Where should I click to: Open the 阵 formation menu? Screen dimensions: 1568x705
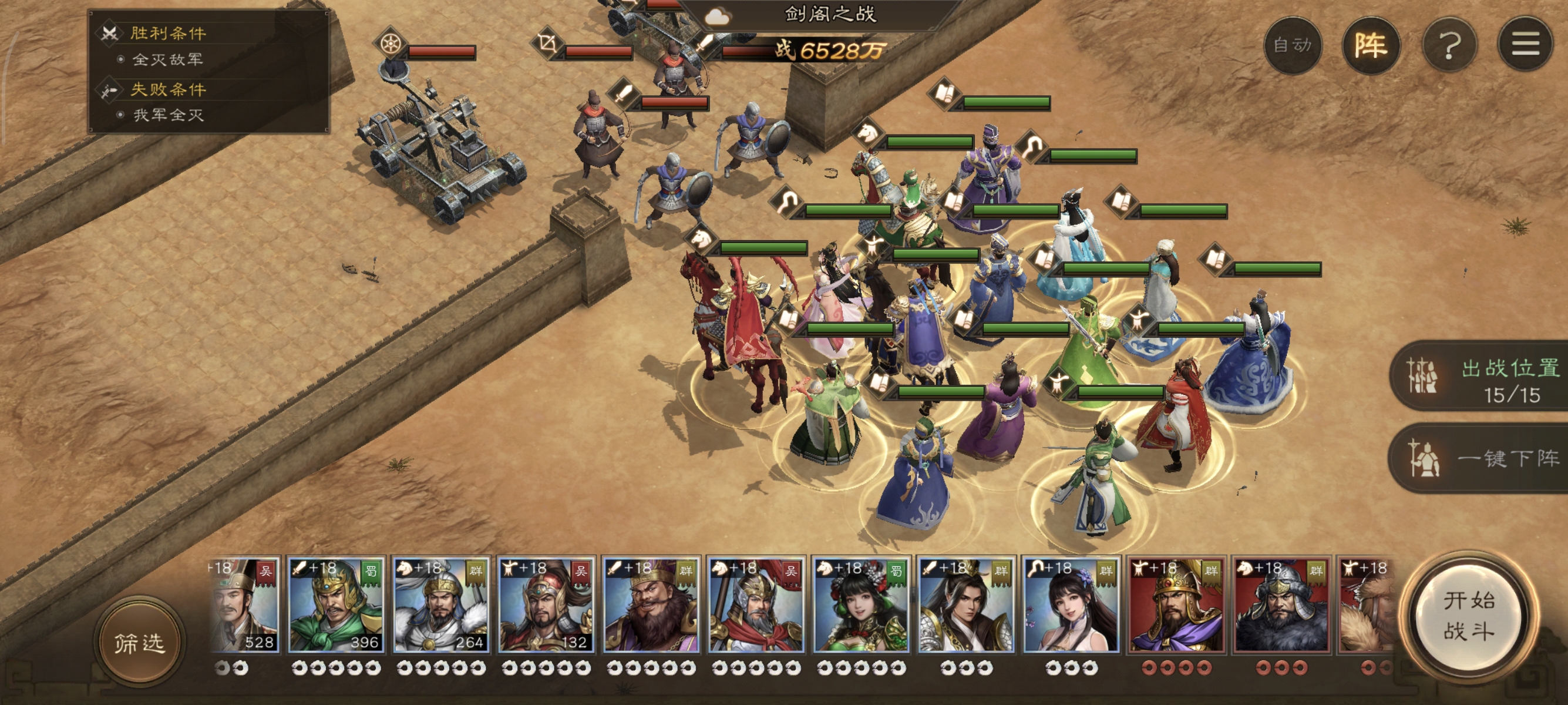coord(1371,46)
